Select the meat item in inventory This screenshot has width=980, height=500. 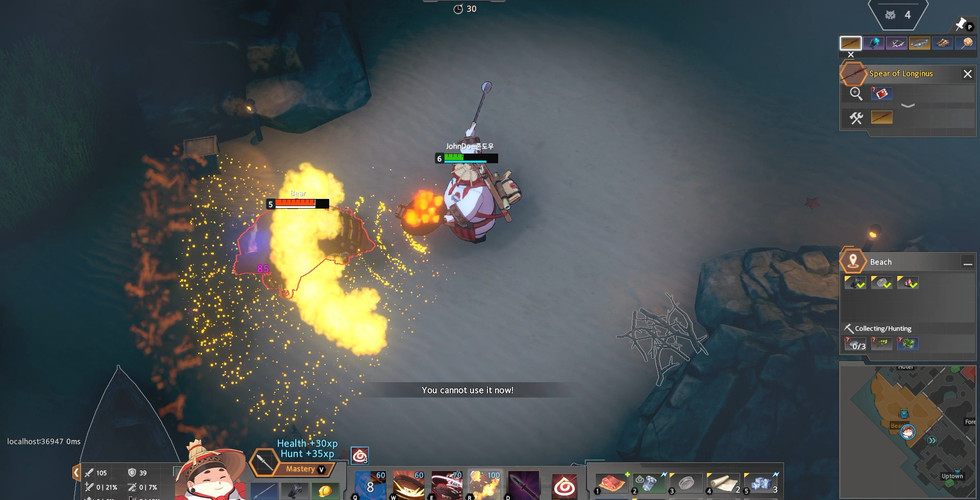tap(608, 484)
